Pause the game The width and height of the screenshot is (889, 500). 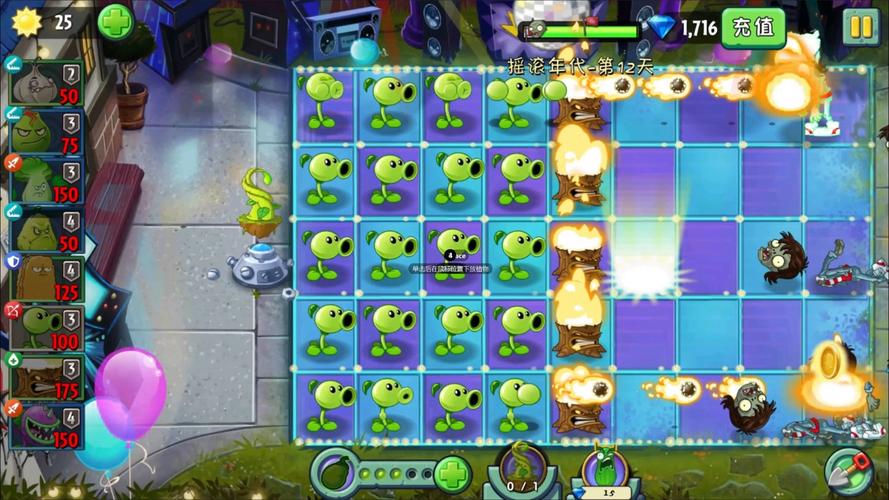(x=860, y=27)
